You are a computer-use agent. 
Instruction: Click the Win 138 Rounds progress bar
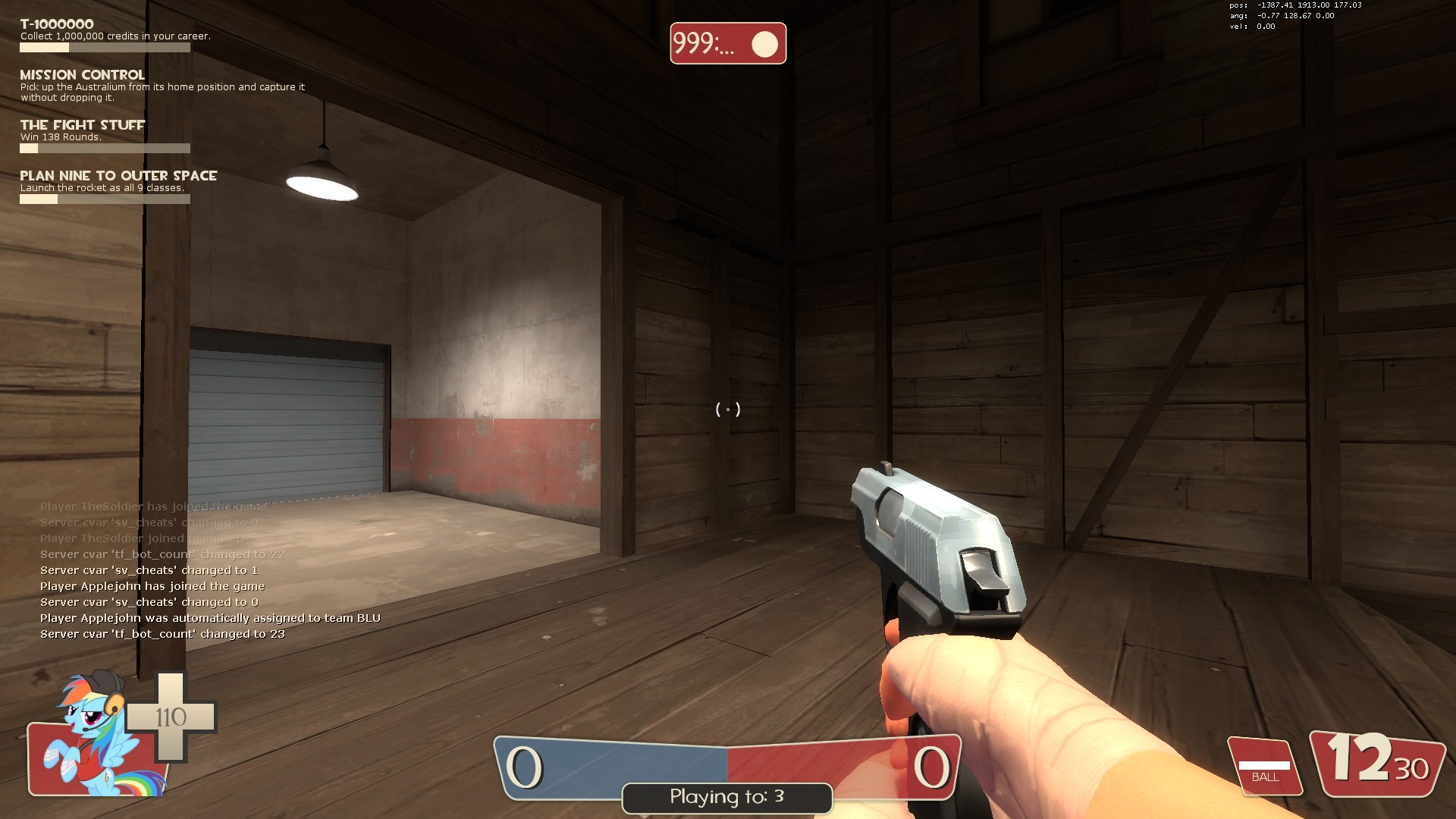[105, 149]
